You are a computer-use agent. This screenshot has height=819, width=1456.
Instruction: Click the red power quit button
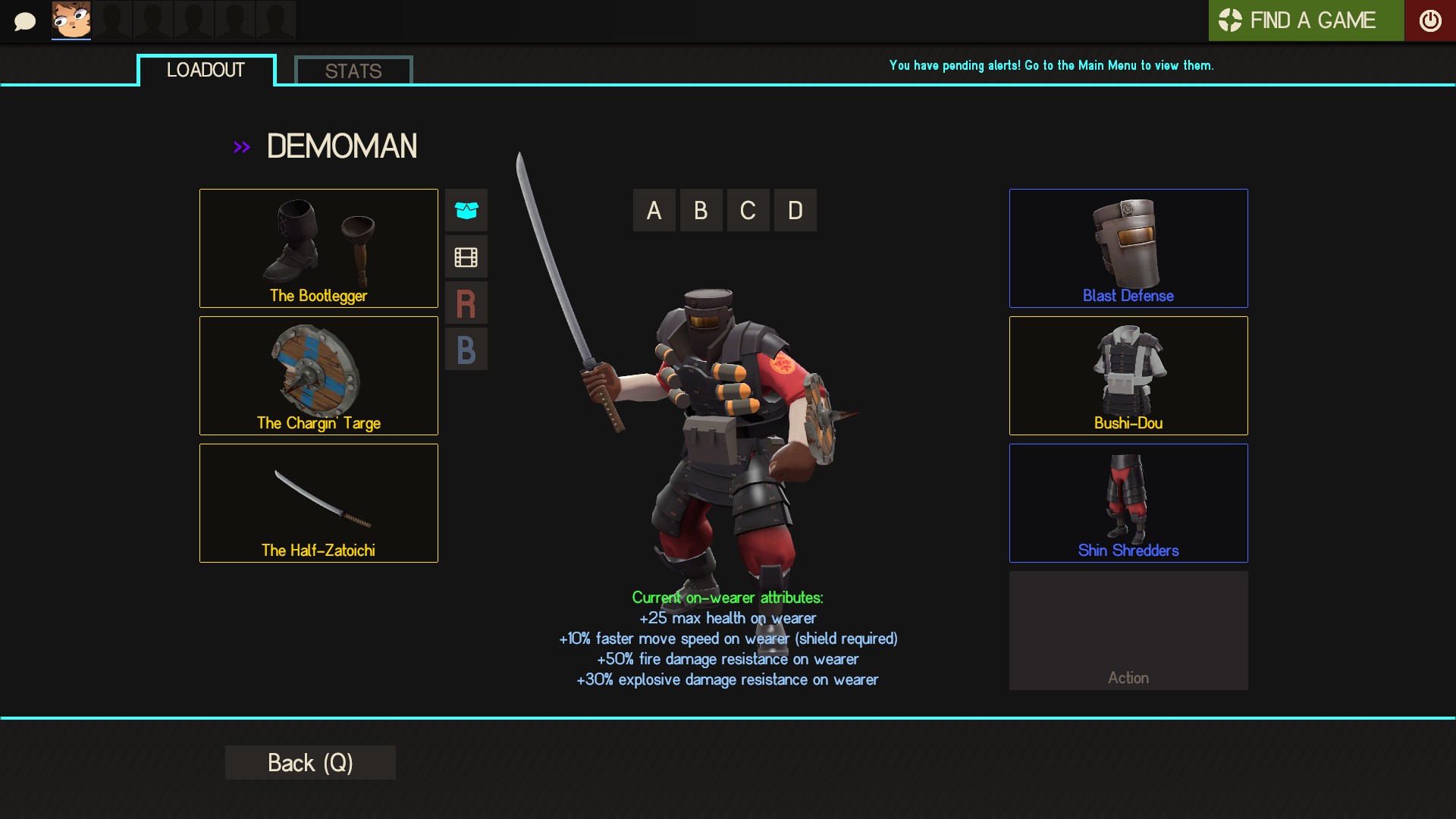[x=1430, y=20]
